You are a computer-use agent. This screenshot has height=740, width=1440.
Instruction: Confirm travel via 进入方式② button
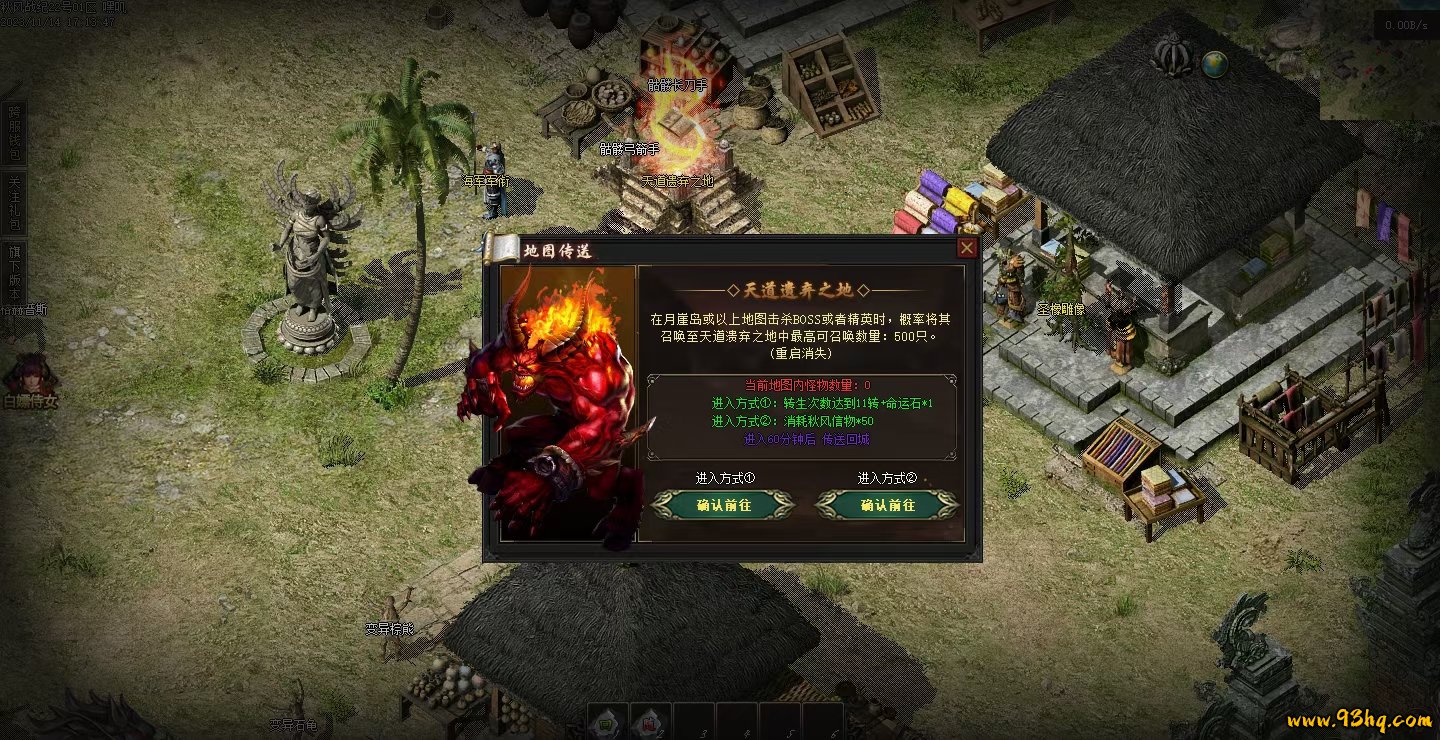click(887, 505)
